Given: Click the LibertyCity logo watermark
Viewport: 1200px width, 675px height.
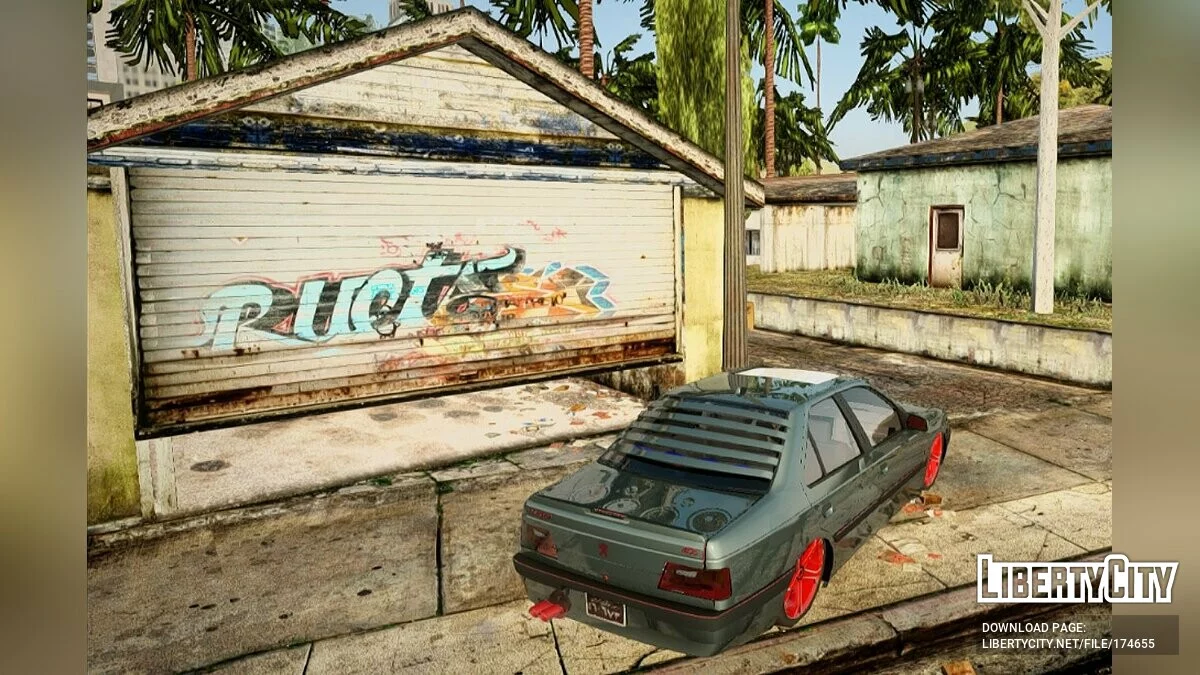Looking at the screenshot, I should click(1076, 579).
